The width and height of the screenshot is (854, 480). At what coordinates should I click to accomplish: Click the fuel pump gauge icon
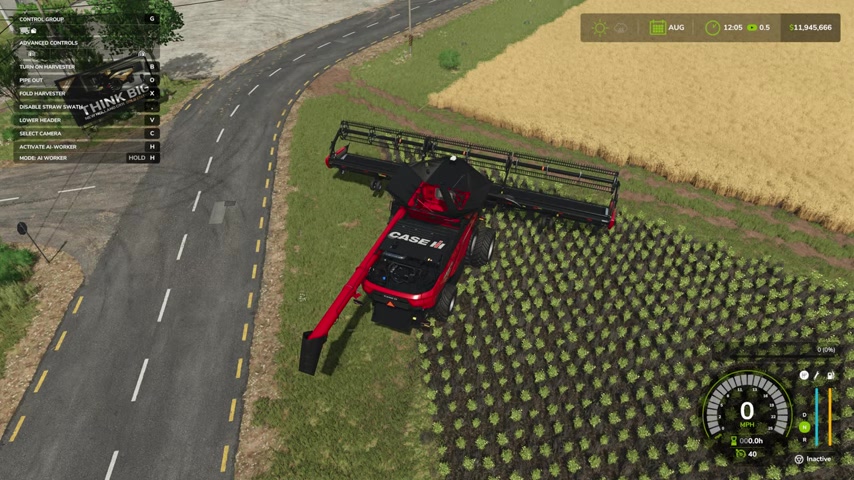coord(829,376)
